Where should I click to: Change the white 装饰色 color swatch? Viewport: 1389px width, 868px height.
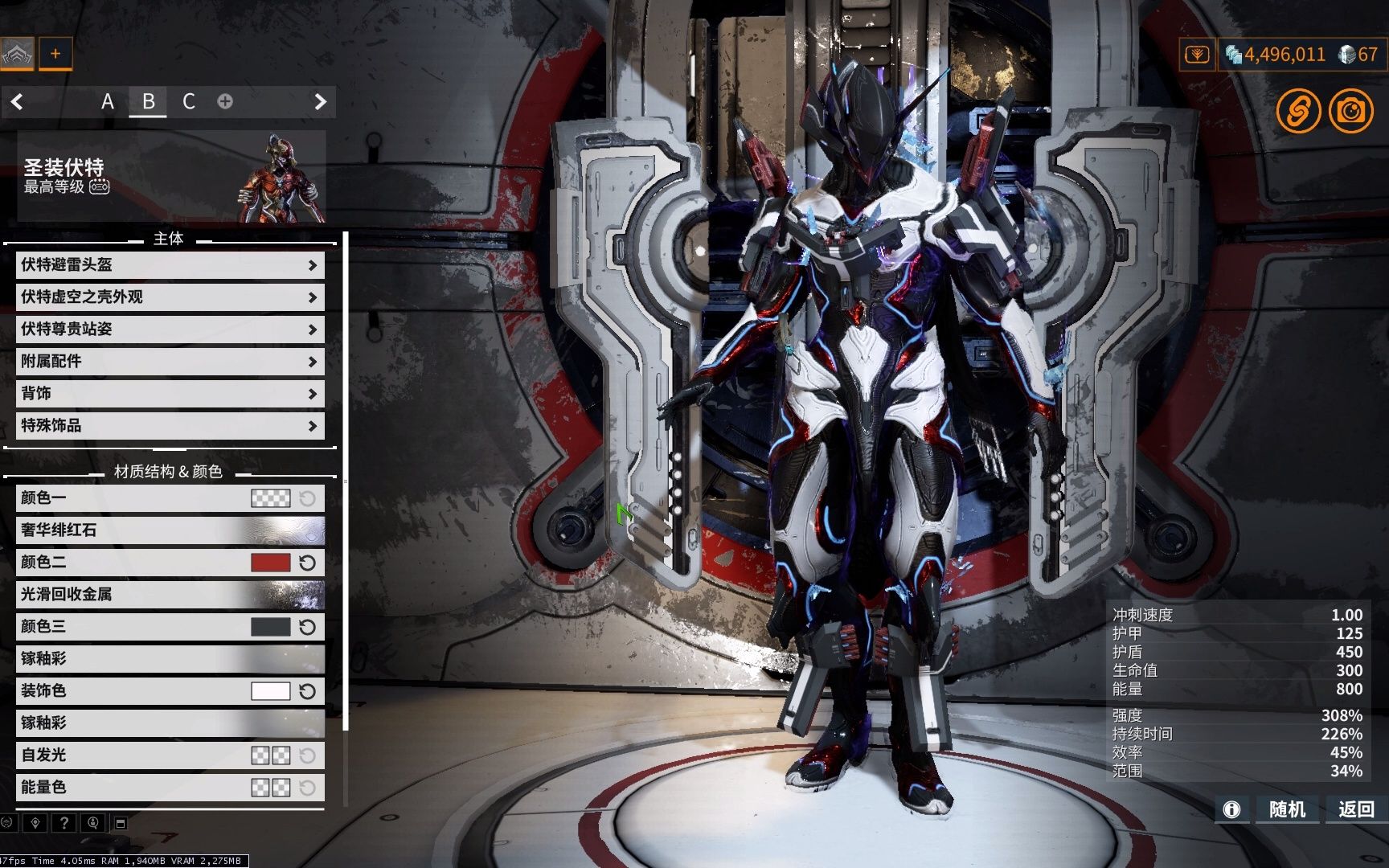tap(270, 691)
